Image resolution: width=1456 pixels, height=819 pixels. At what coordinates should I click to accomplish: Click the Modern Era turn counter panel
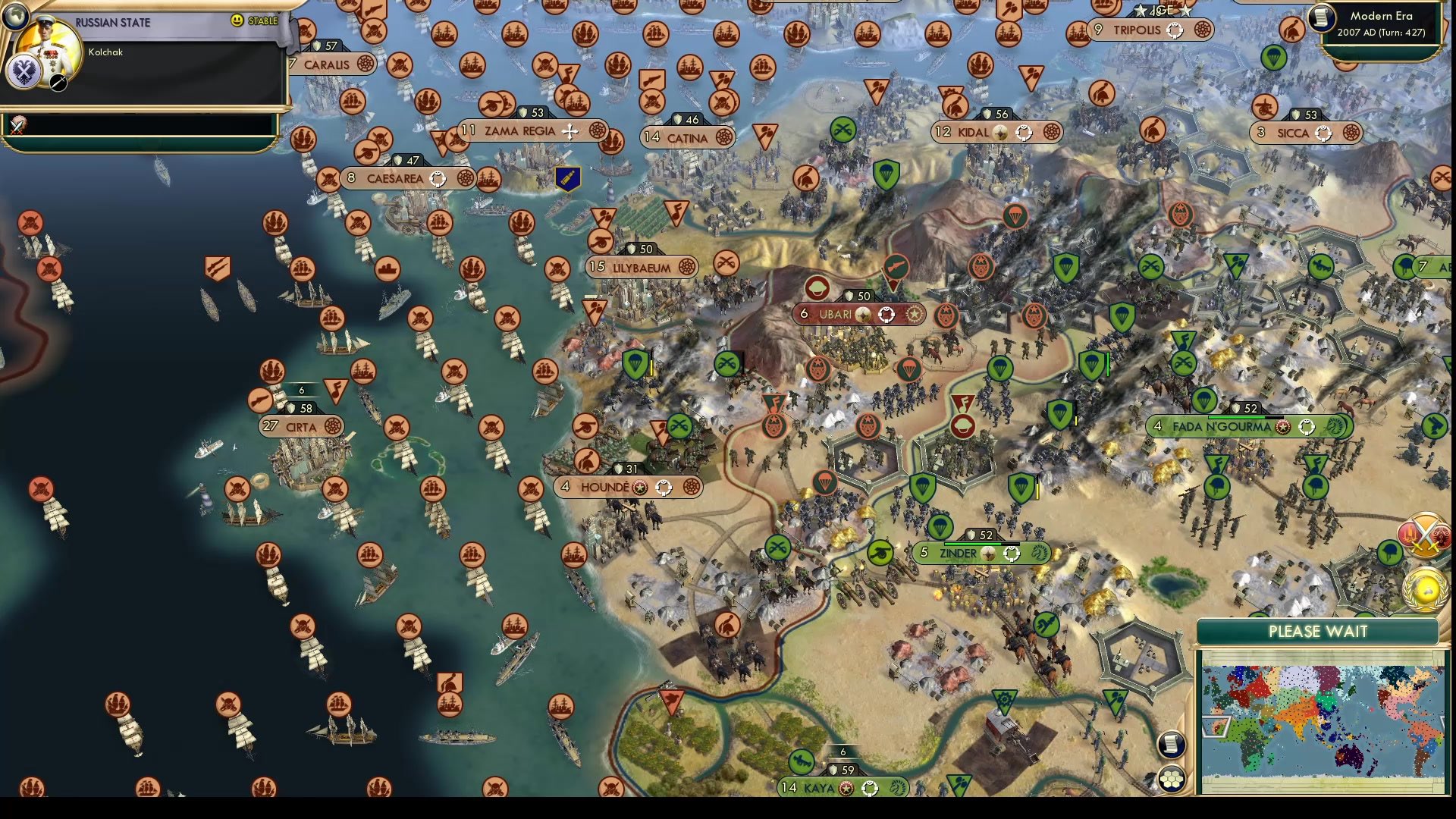pos(1380,23)
